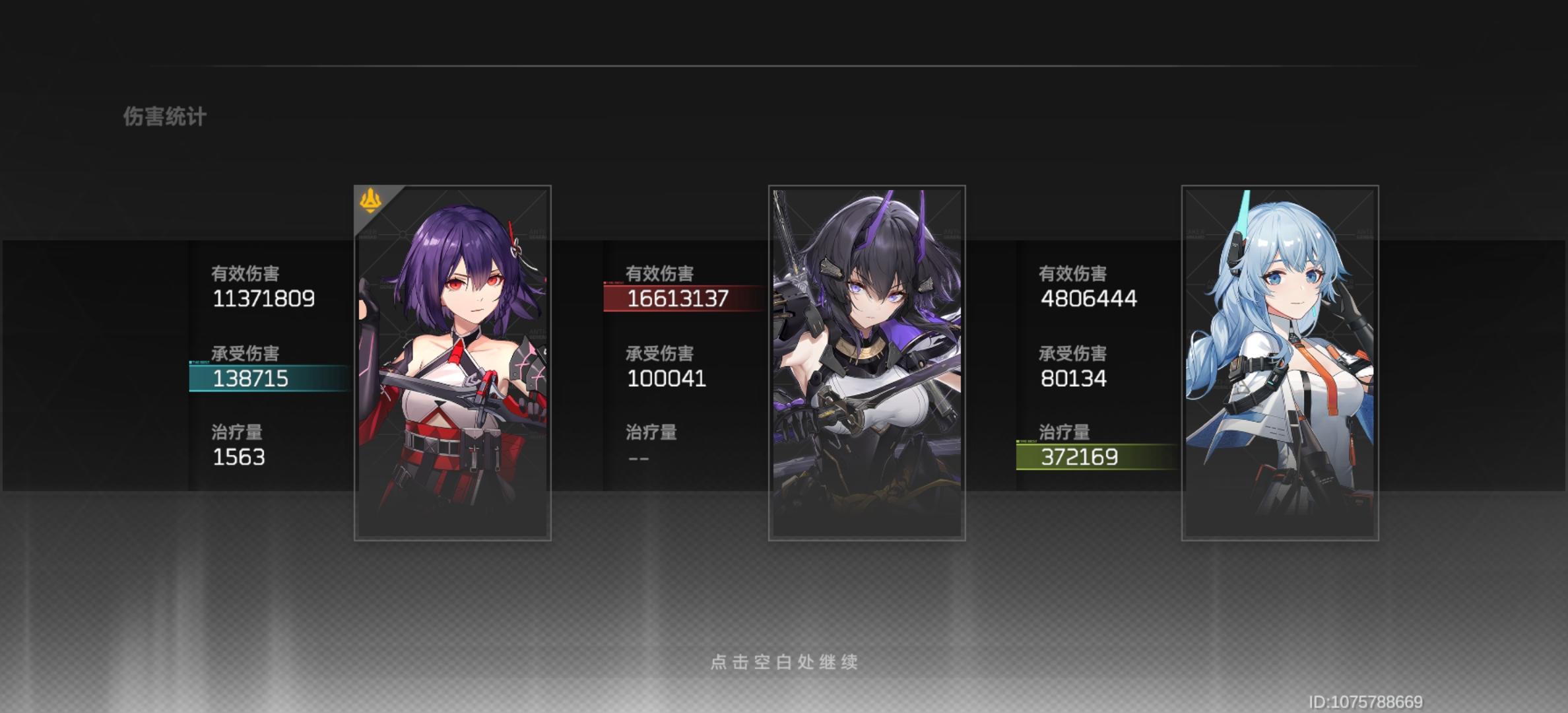The width and height of the screenshot is (1568, 713).
Task: Click the 有效伤害 value 4806444
Action: (1088, 298)
